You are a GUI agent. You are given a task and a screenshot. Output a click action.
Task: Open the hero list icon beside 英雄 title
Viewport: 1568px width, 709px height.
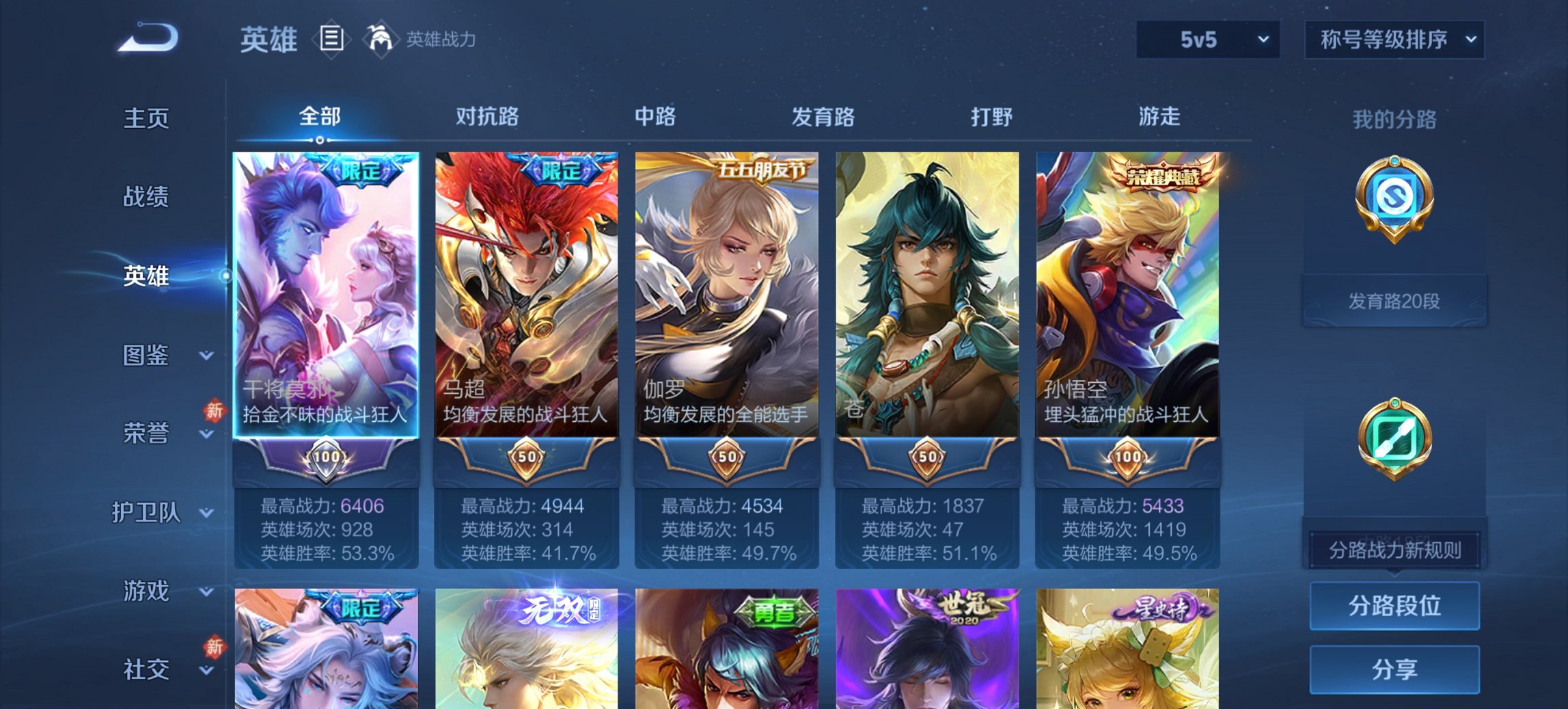click(x=331, y=39)
